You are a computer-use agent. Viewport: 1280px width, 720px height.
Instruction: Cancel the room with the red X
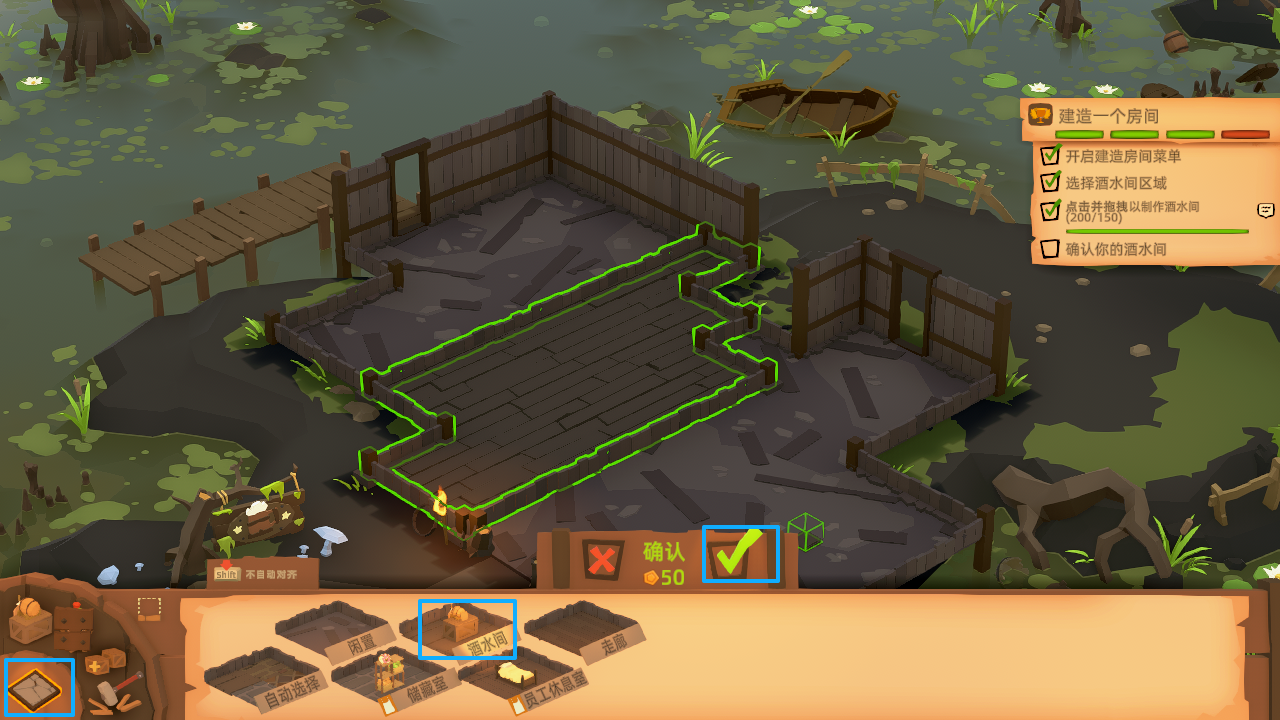coord(602,558)
